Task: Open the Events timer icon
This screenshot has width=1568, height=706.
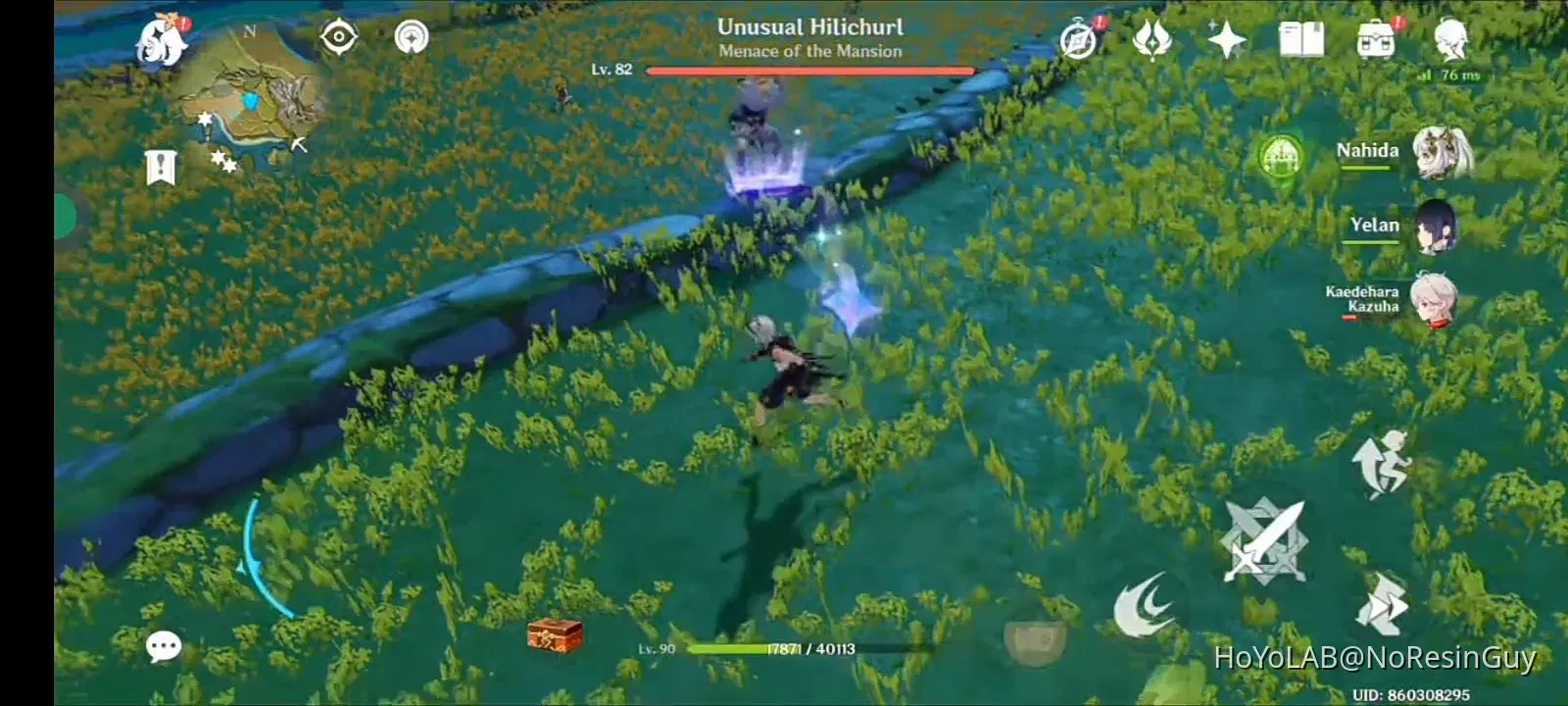Action: point(1078,39)
